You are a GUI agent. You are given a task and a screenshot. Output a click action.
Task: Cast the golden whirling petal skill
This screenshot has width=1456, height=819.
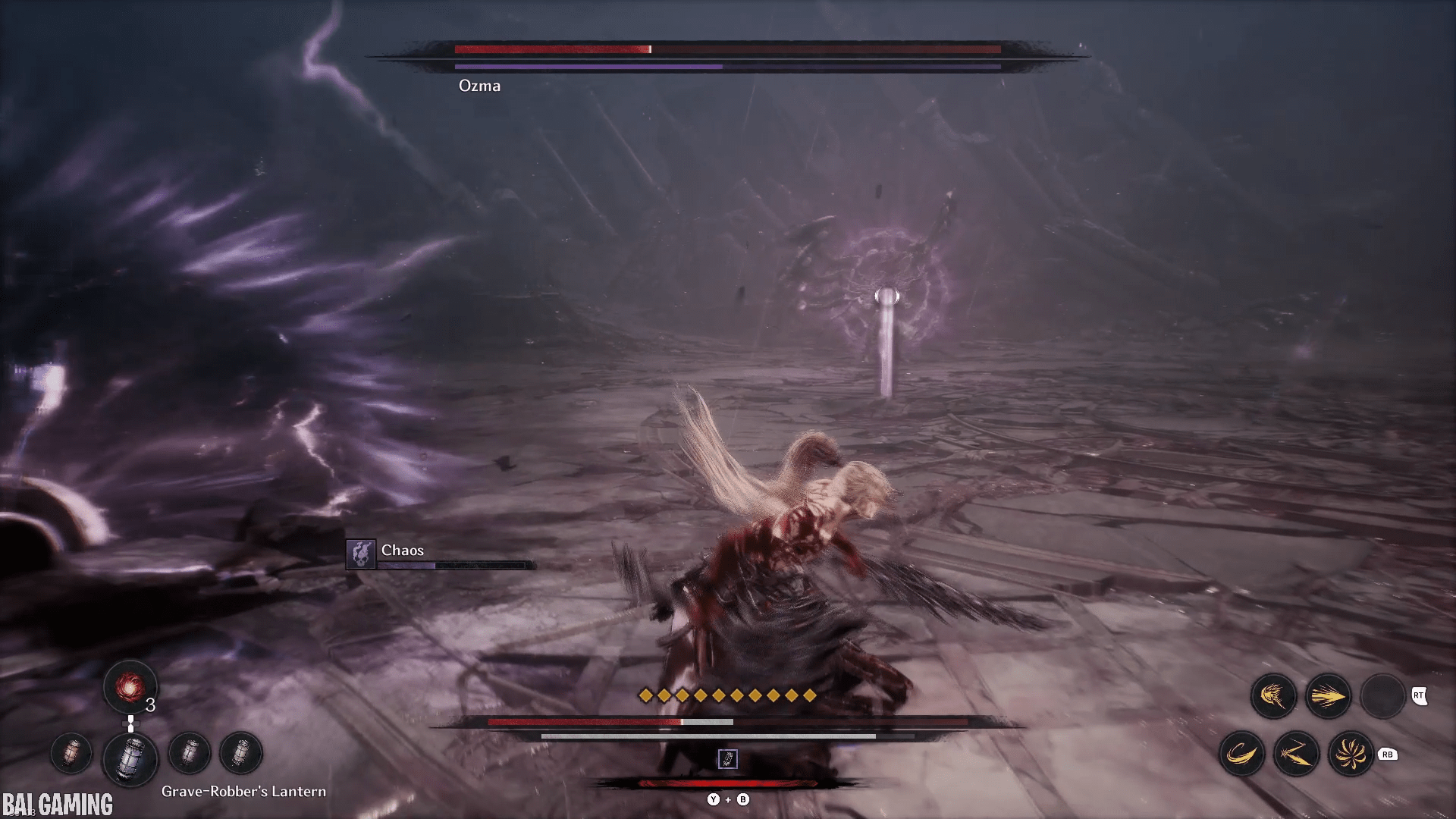coord(1351,754)
